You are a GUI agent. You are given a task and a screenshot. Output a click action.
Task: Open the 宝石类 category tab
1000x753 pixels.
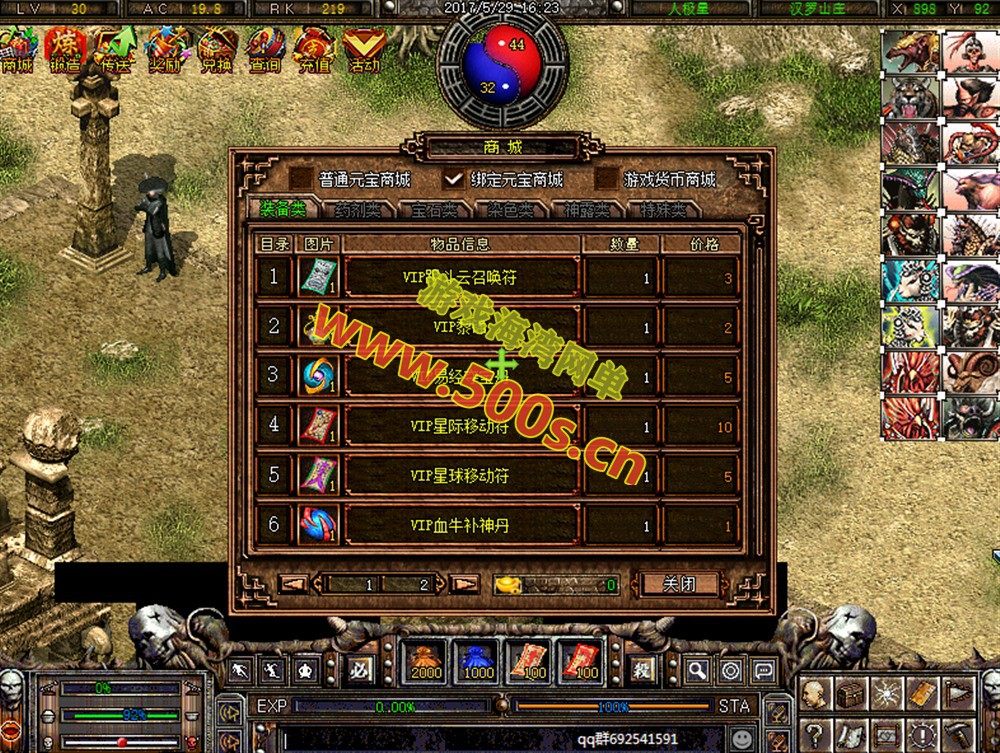pos(436,210)
